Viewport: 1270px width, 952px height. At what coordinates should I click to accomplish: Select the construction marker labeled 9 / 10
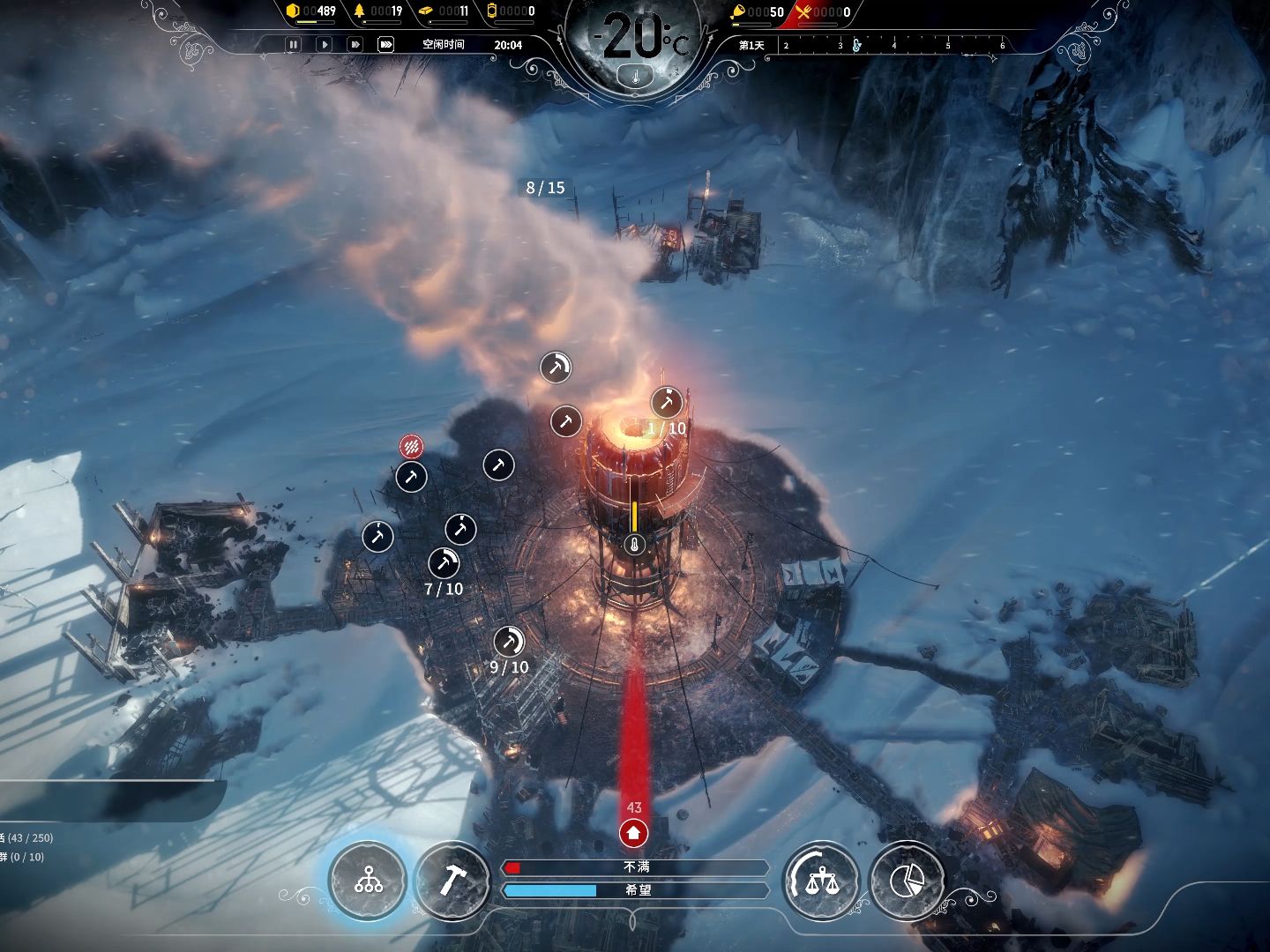click(x=509, y=642)
